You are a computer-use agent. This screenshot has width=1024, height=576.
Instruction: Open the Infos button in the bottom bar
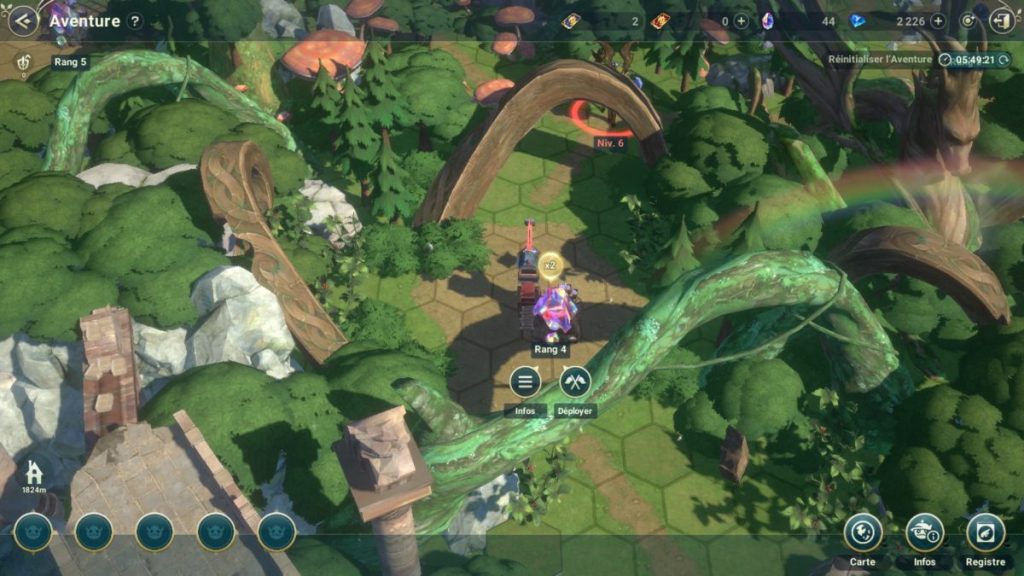924,532
